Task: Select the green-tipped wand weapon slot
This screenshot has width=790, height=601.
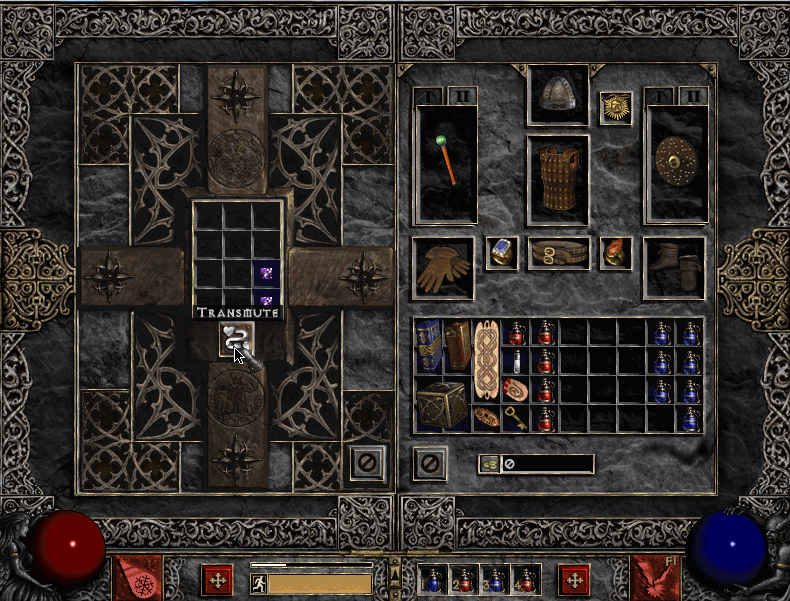Action: (x=446, y=163)
